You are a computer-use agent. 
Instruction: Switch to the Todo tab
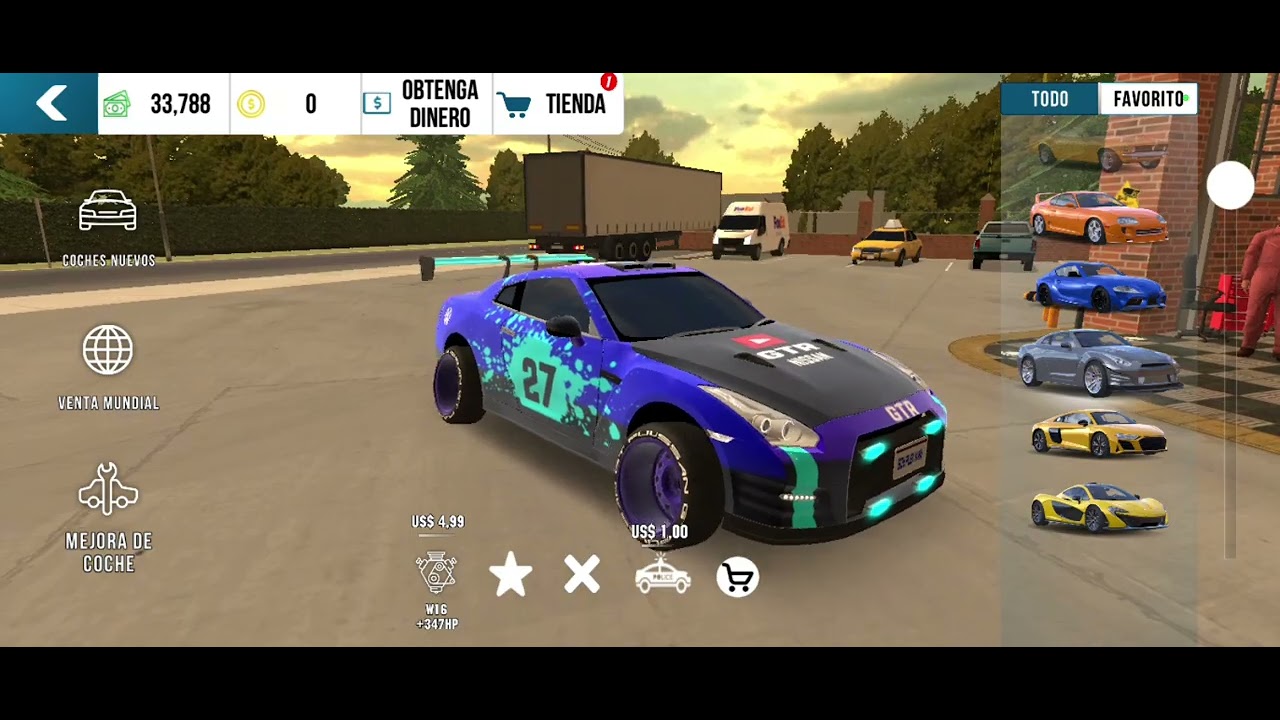point(1050,99)
